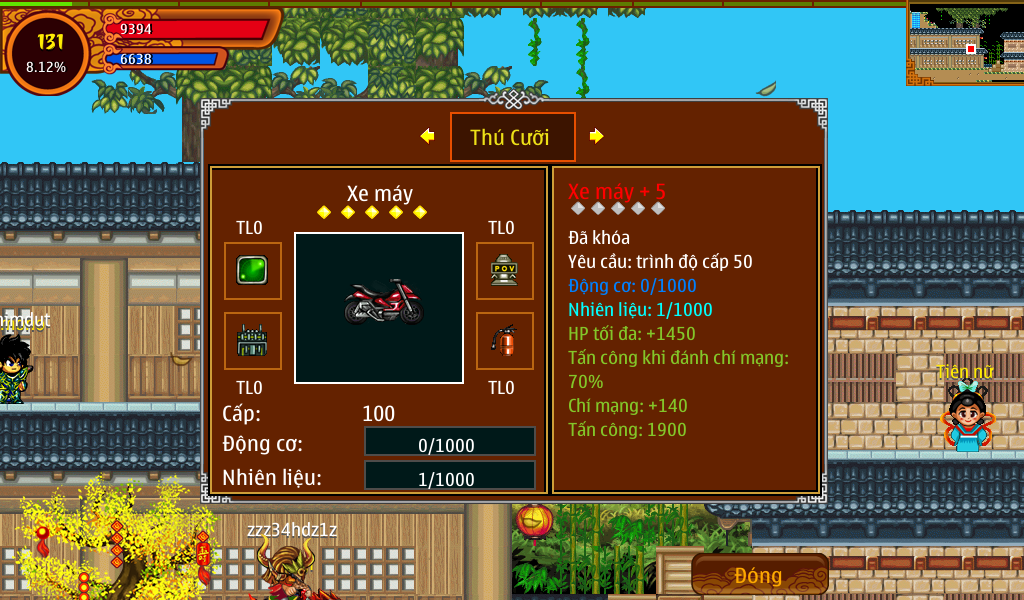Go to previous tab with left arrow

click(428, 136)
